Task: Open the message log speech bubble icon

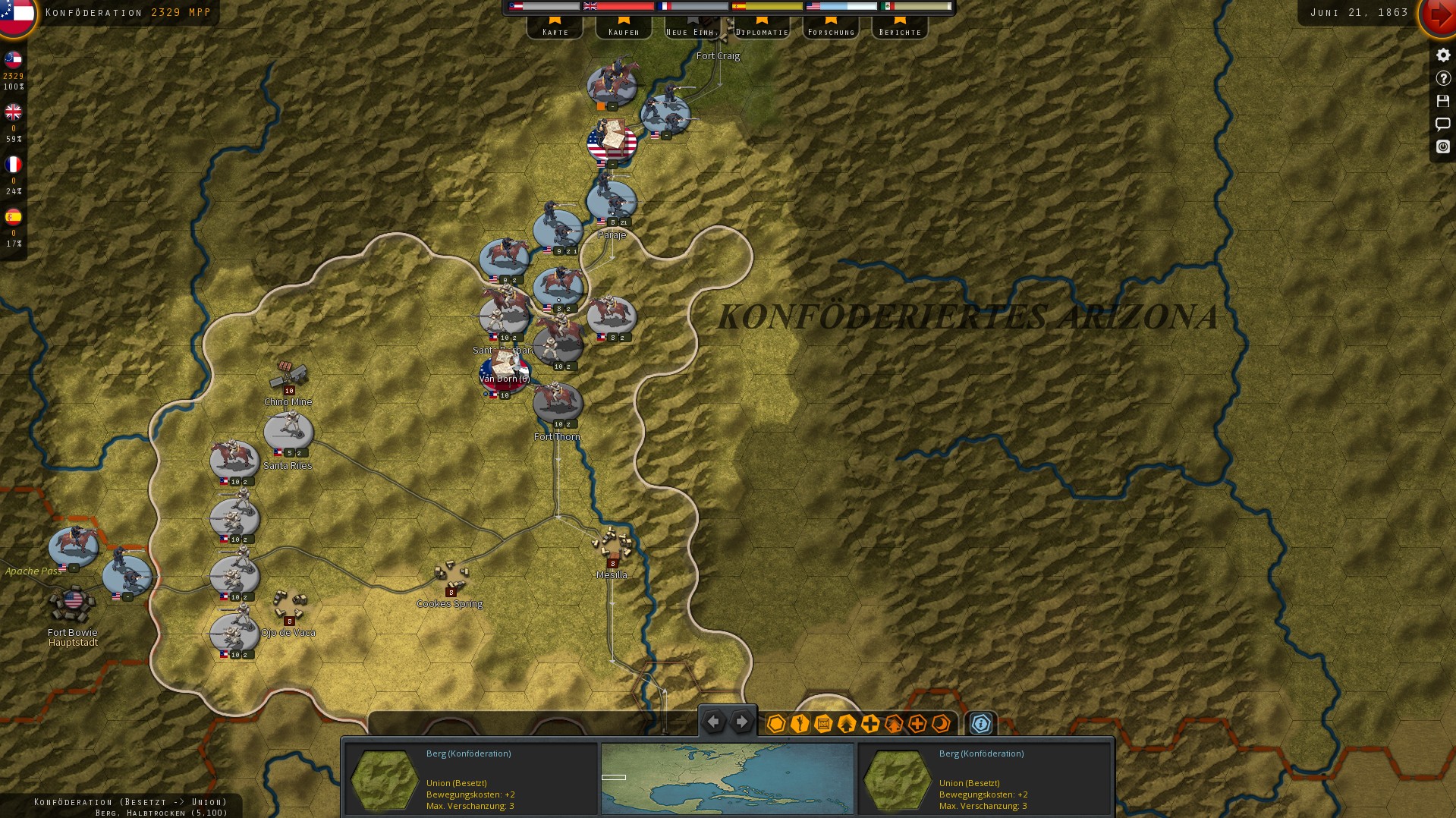Action: pyautogui.click(x=1443, y=124)
